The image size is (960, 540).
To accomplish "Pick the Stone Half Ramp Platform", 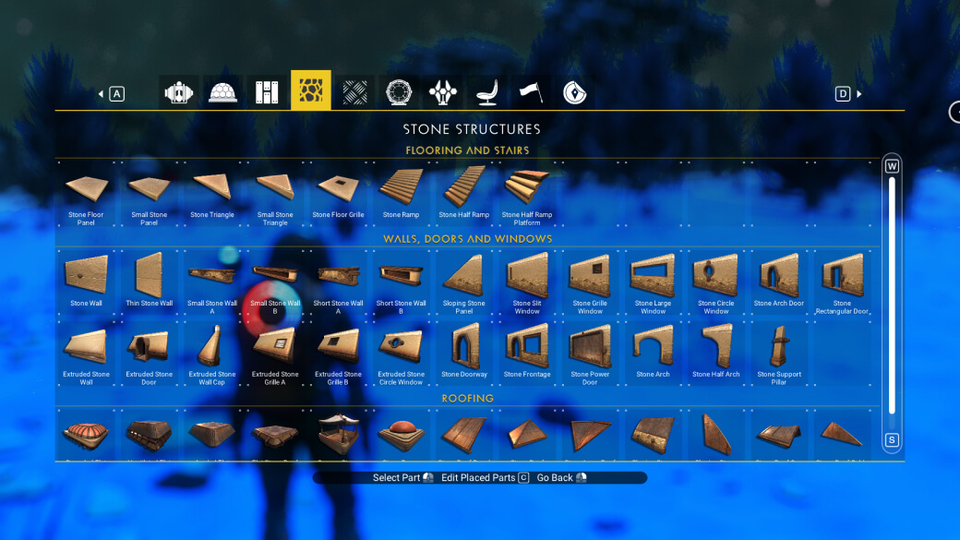I will (526, 193).
